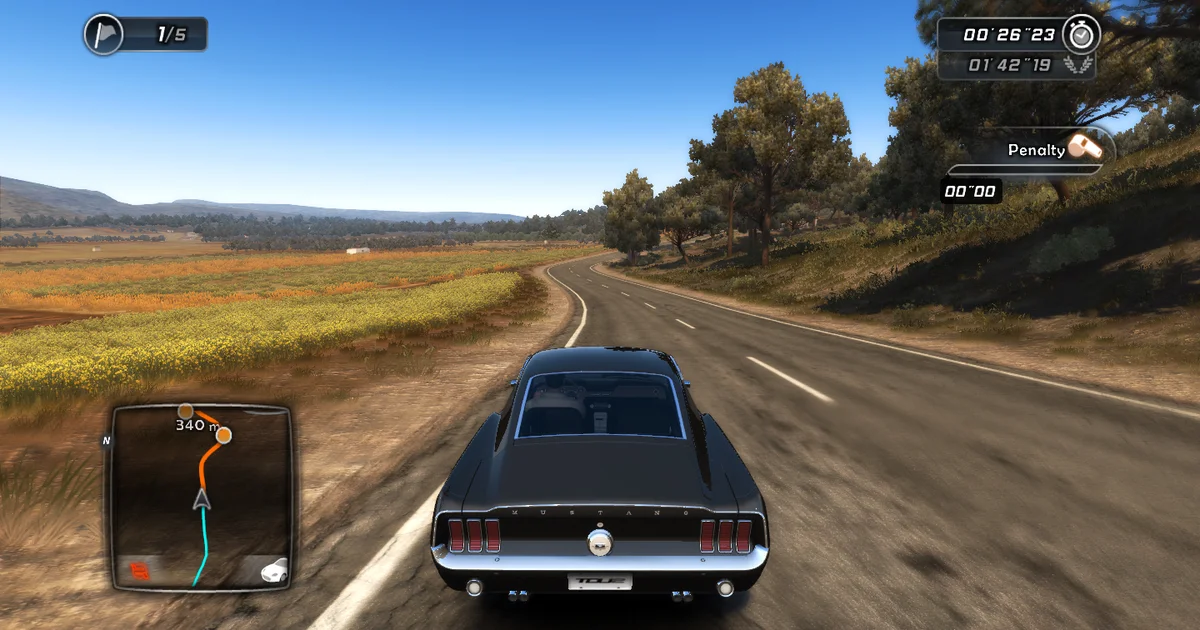
Task: Click the checkpoint flag icon
Action: 104,34
